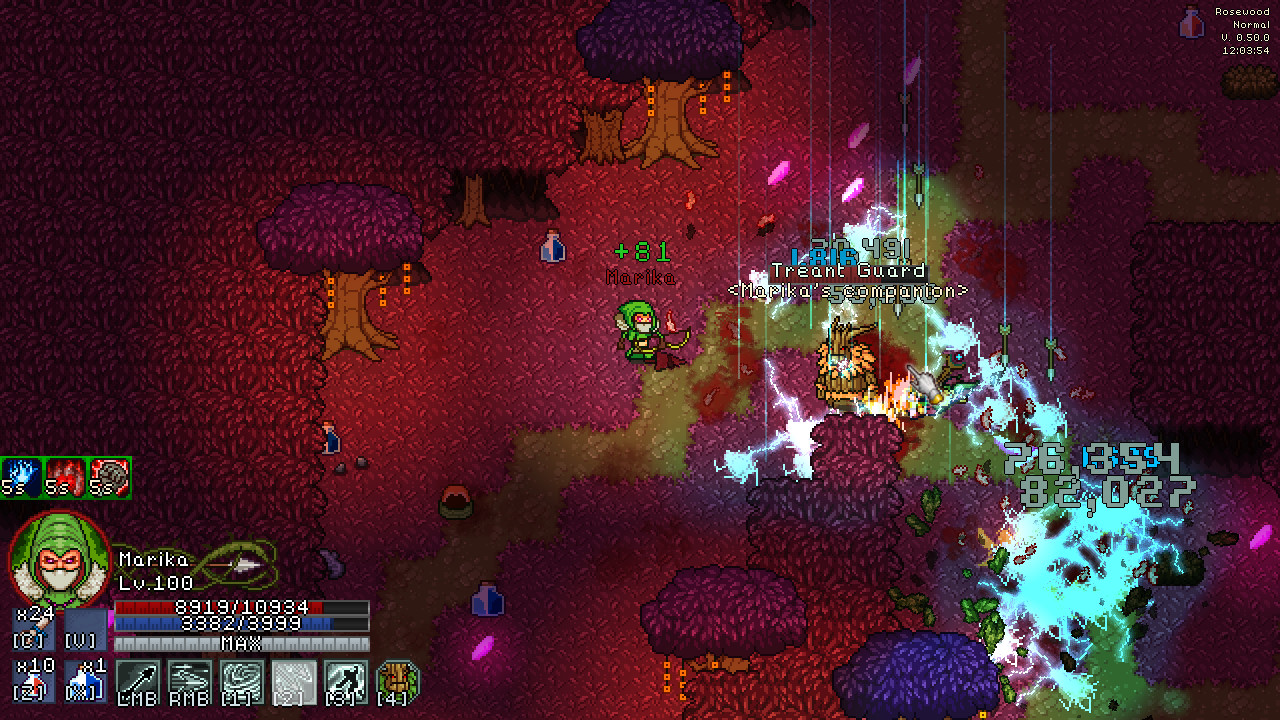Summon the Treant Guard from slot 4

pyautogui.click(x=398, y=681)
